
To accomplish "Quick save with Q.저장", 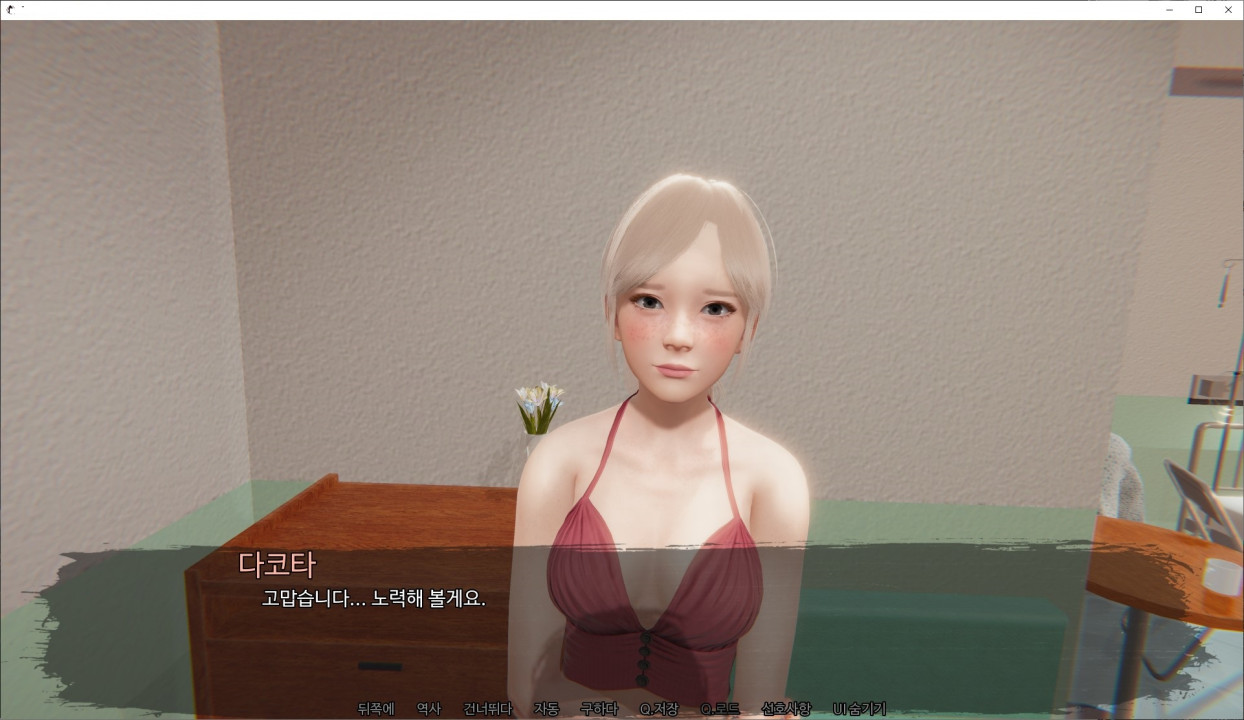I will pos(659,709).
